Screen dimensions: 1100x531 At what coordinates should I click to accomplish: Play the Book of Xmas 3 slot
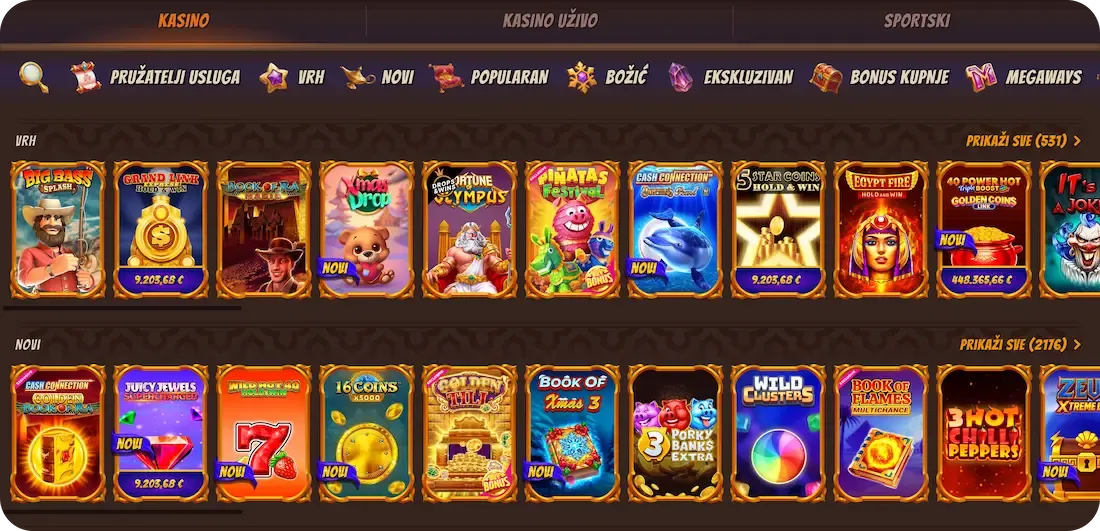tap(572, 432)
